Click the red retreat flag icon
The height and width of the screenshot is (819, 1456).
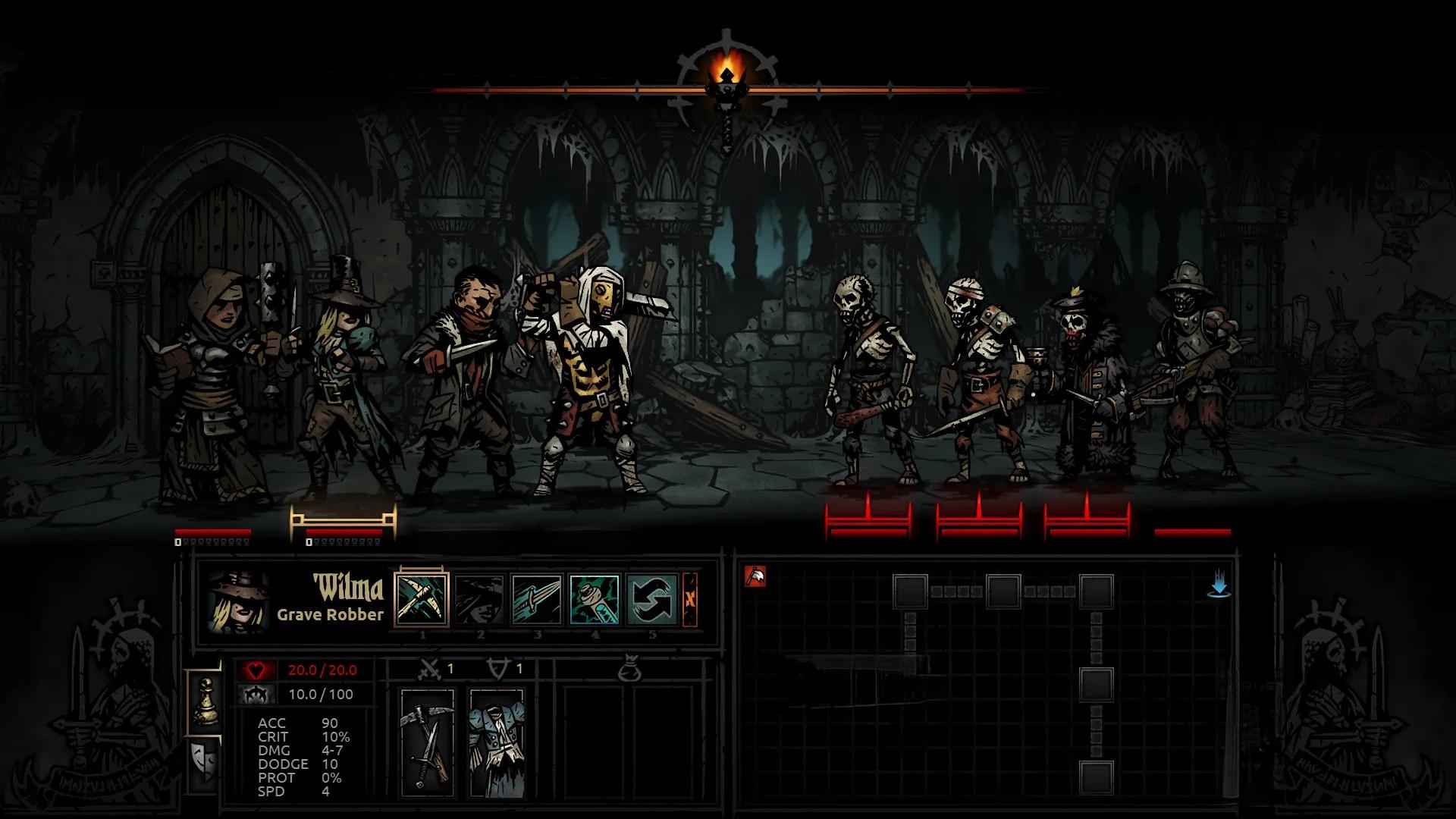tap(755, 577)
